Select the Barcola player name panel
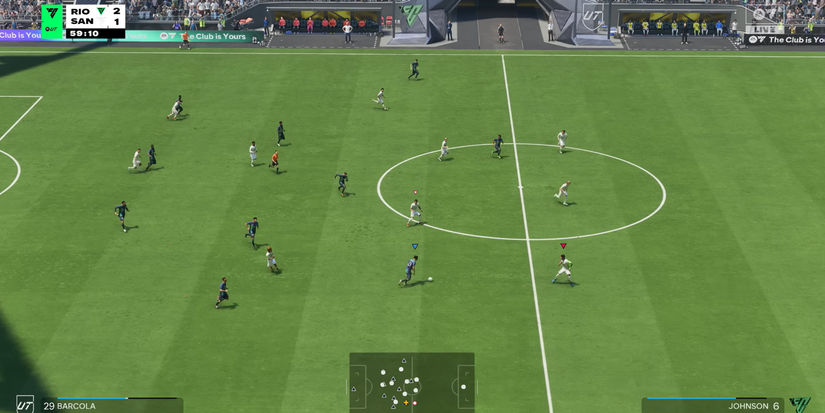 [x=100, y=405]
